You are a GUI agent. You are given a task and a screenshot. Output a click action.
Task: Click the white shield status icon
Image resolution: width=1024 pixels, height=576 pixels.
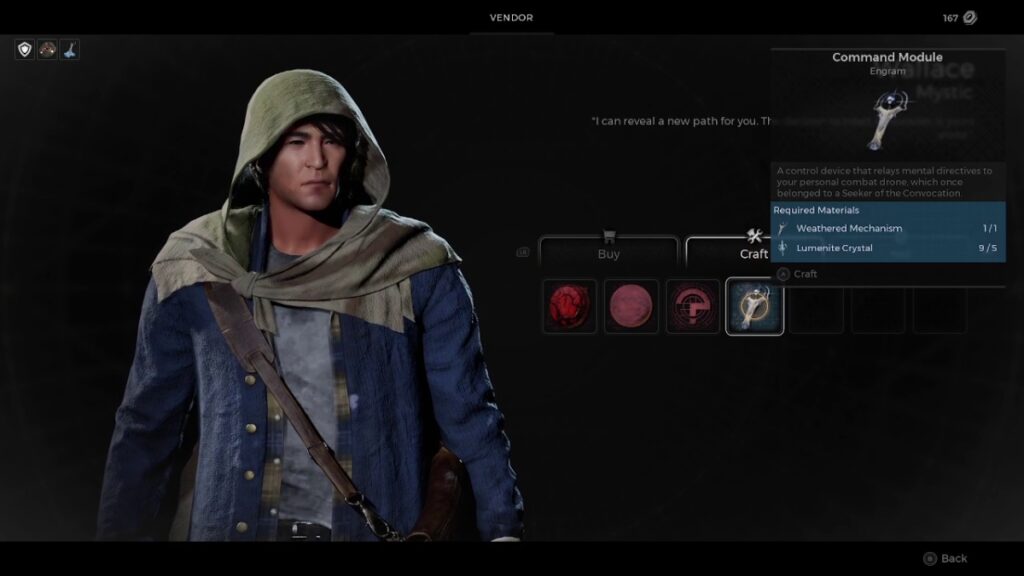pyautogui.click(x=25, y=49)
